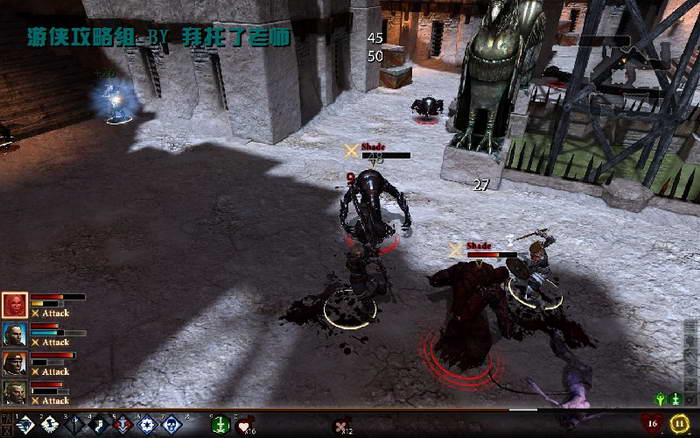Drink the heart potion with x16 count
Screen dimensions: 700x438
pyautogui.click(x=244, y=425)
